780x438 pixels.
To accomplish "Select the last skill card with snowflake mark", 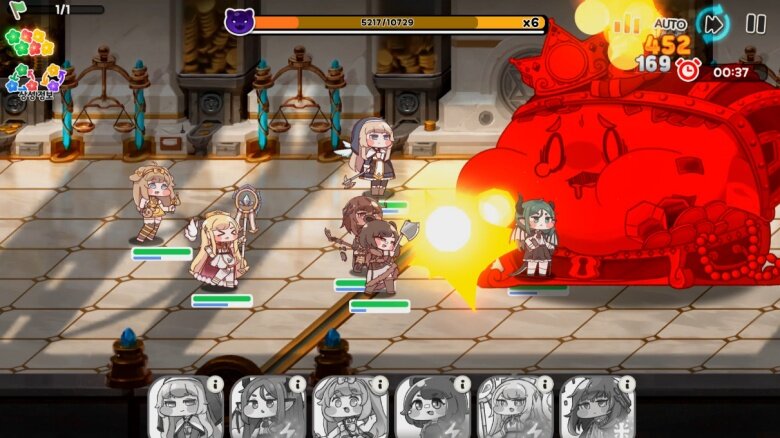I will coord(591,410).
